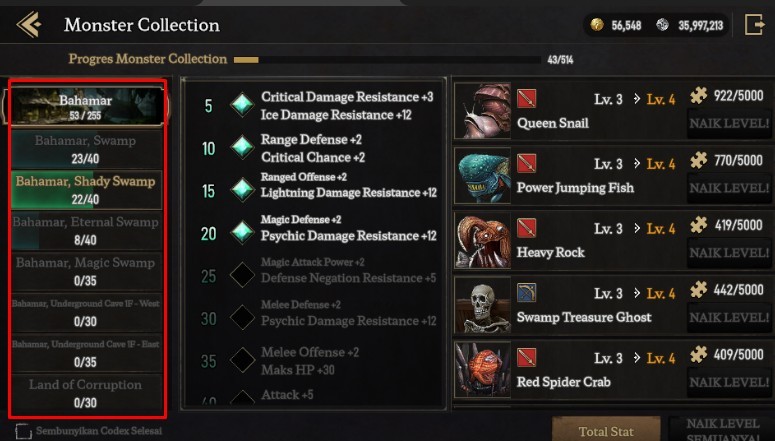Level up the Queen Snail entry

(727, 124)
